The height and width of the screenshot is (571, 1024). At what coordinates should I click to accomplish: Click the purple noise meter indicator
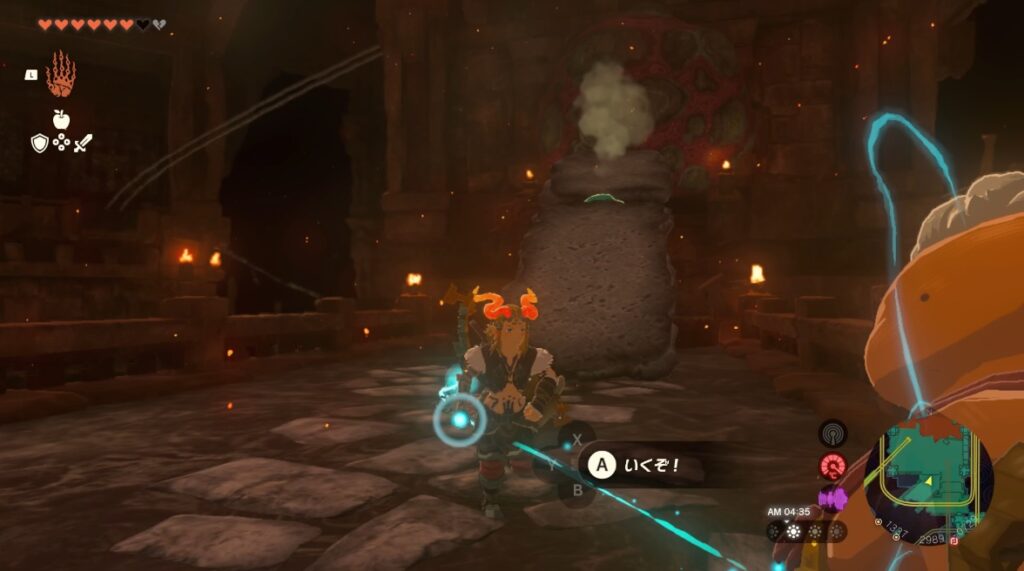(x=832, y=497)
